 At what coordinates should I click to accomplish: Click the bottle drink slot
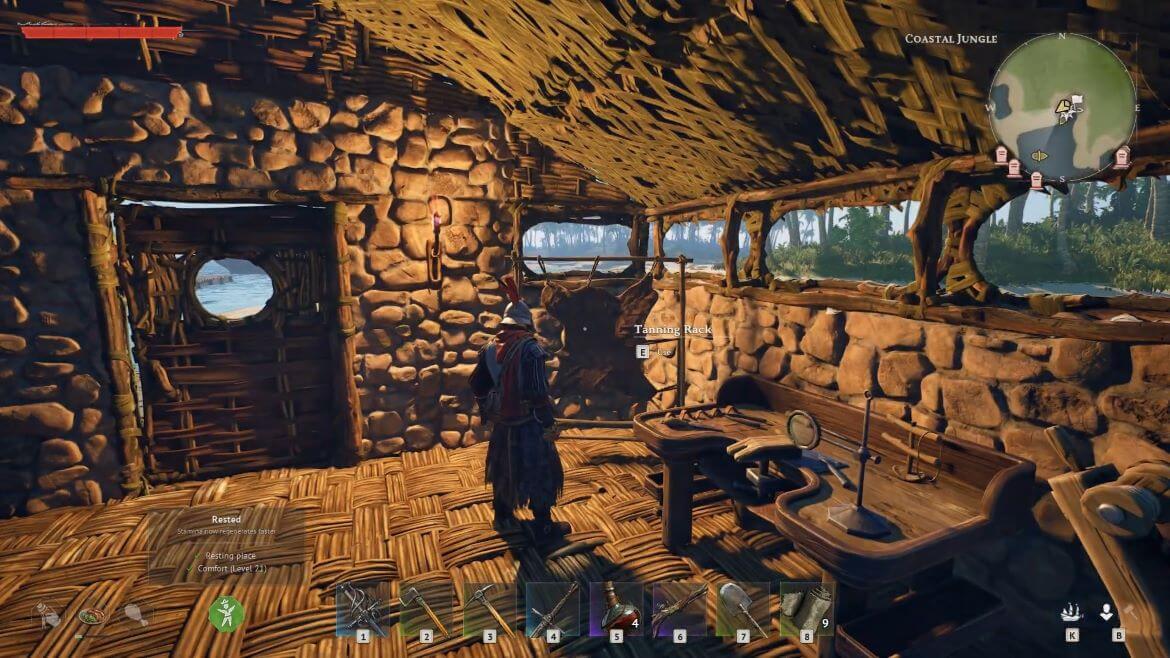[x=48, y=615]
